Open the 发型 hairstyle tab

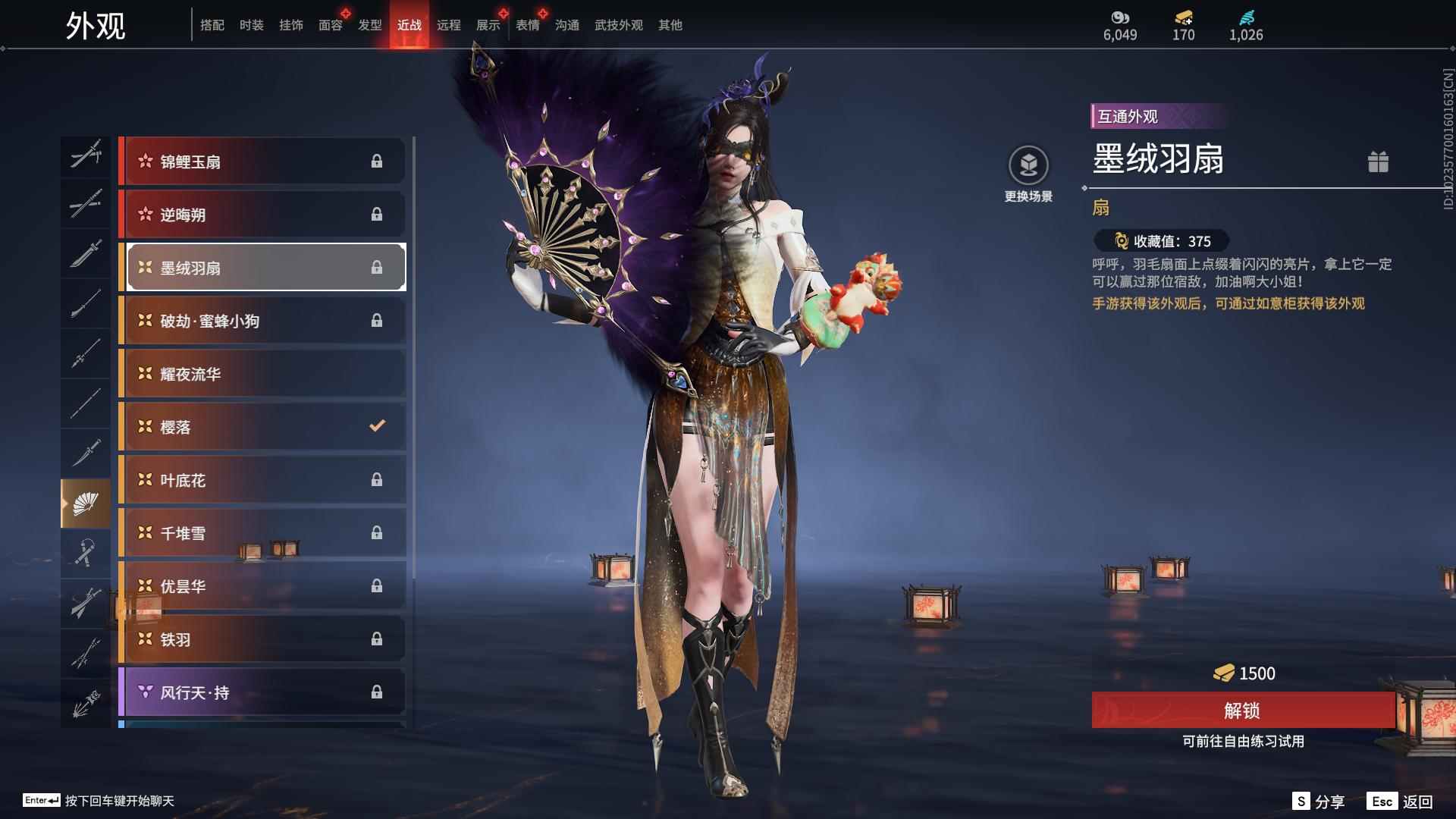coord(369,25)
